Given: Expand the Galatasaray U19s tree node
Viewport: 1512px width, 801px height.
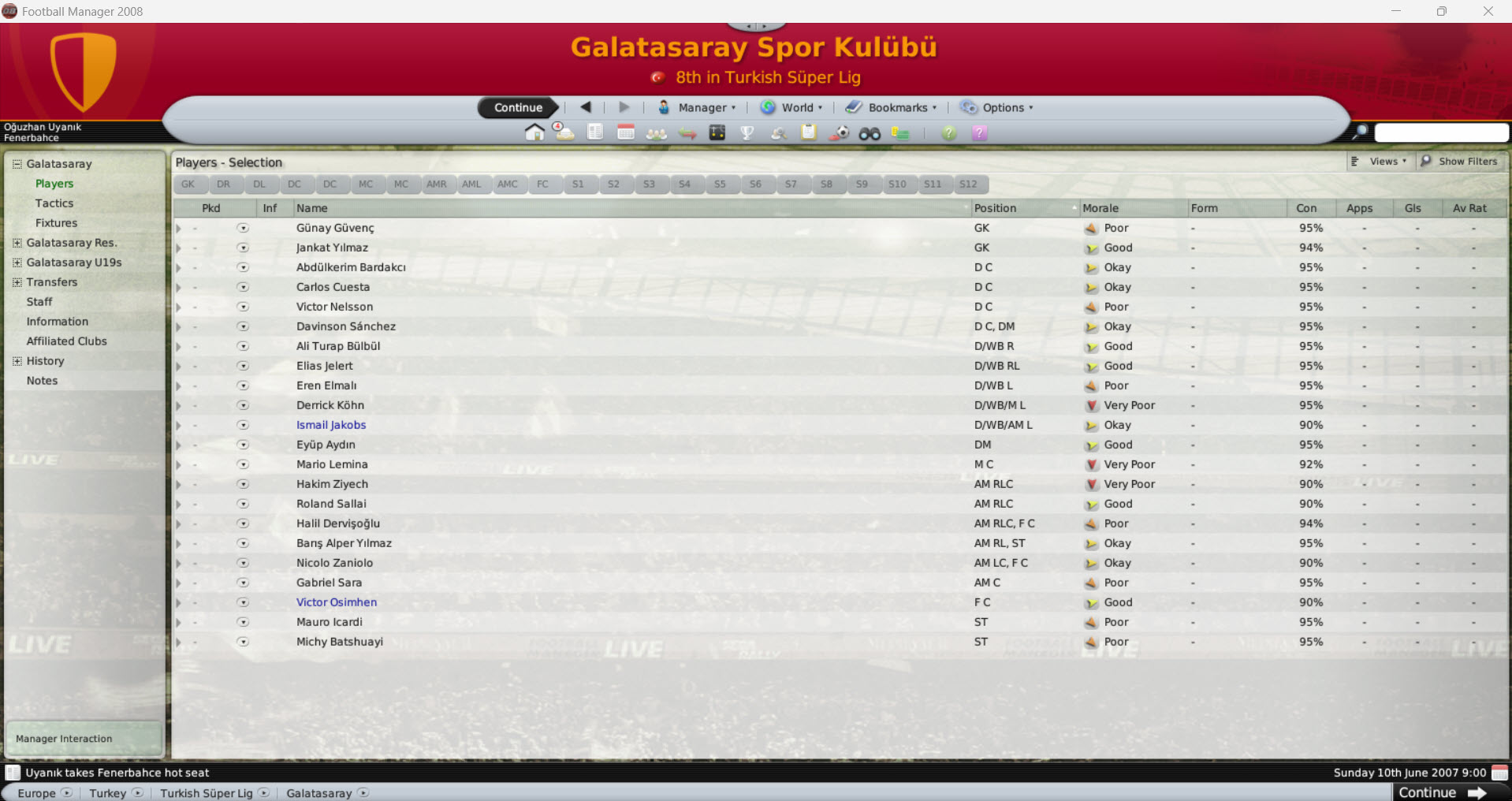Looking at the screenshot, I should coord(17,263).
